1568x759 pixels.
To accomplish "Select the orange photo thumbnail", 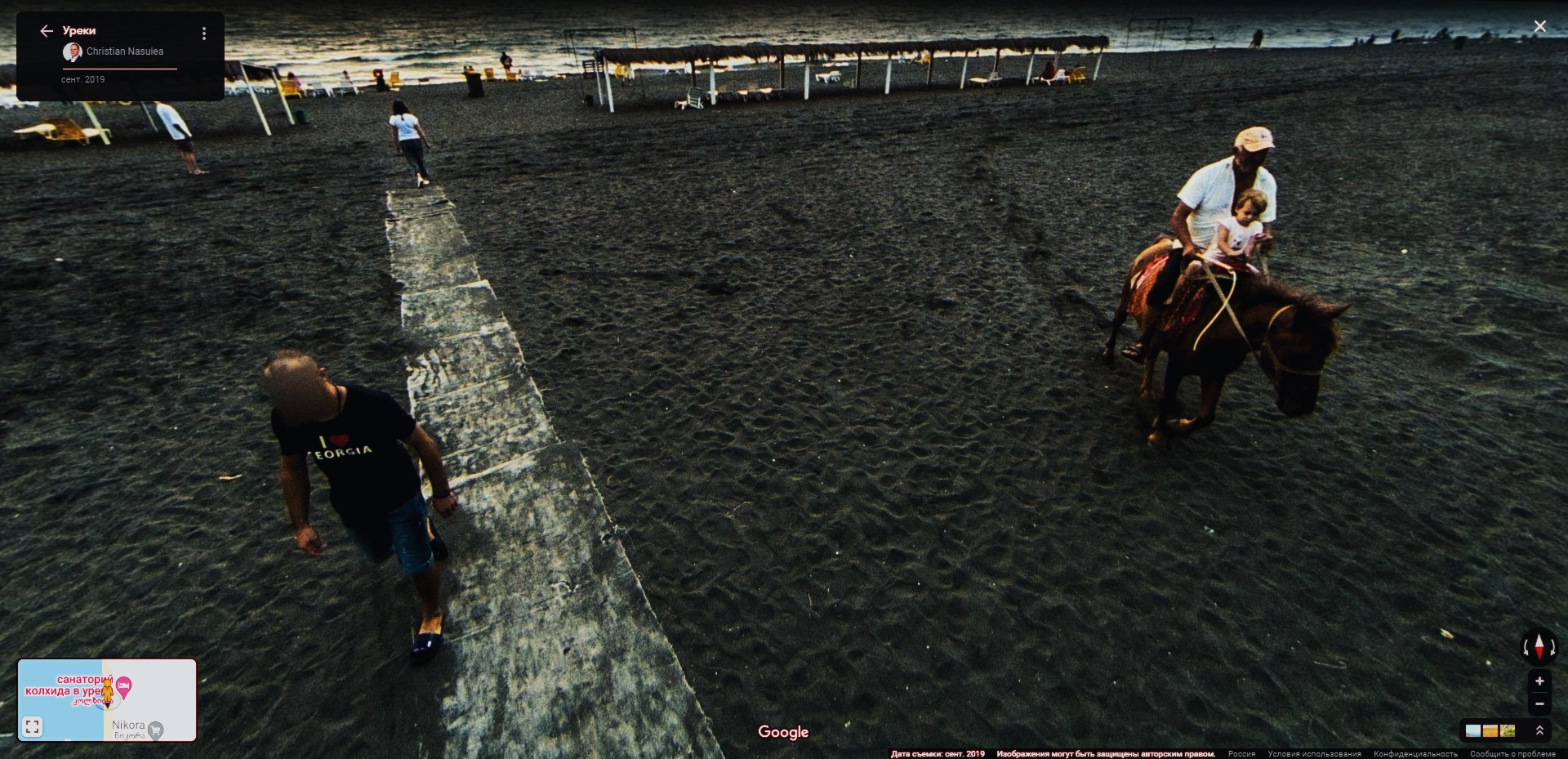I will (1490, 730).
